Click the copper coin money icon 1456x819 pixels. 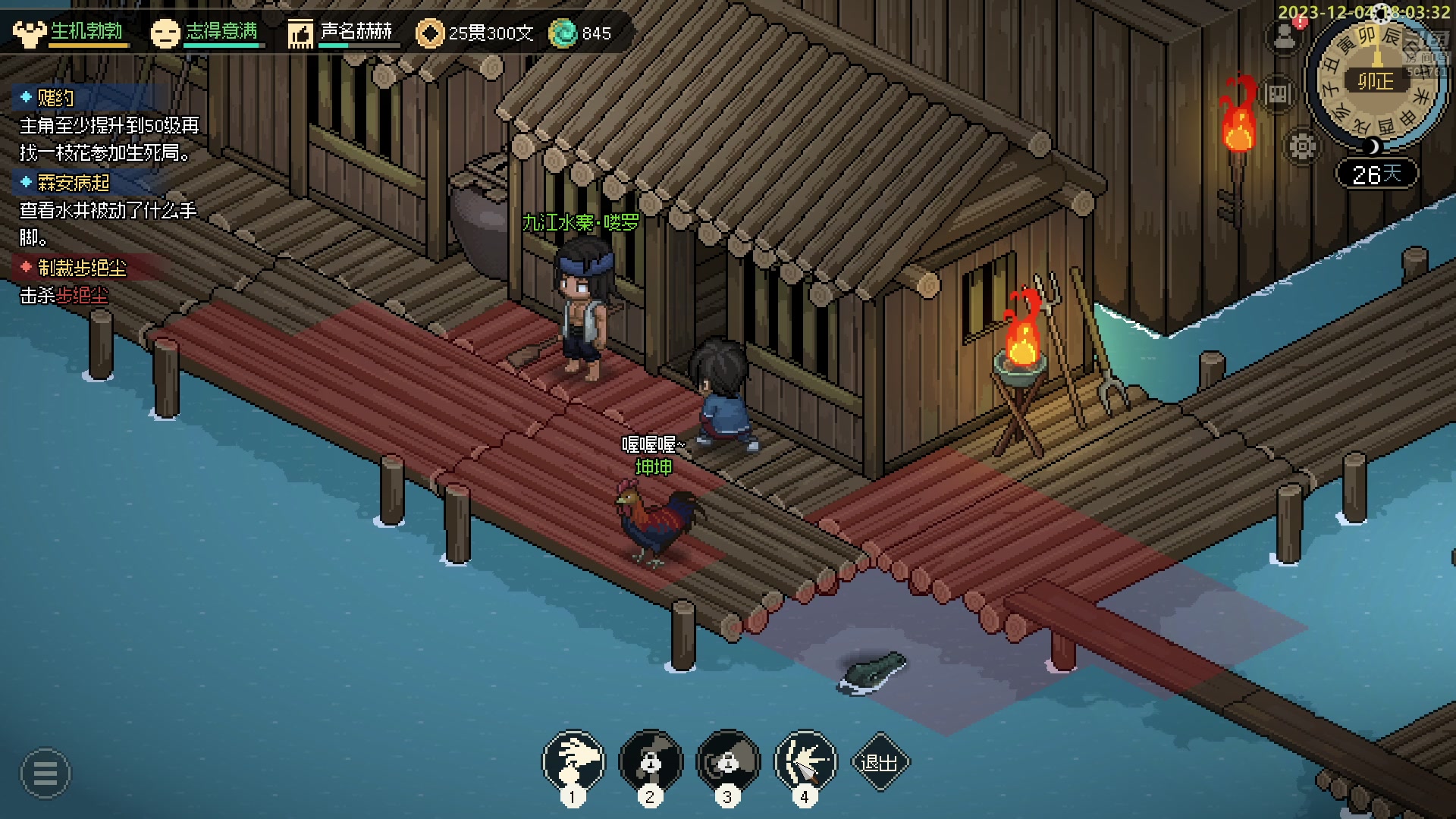click(430, 33)
